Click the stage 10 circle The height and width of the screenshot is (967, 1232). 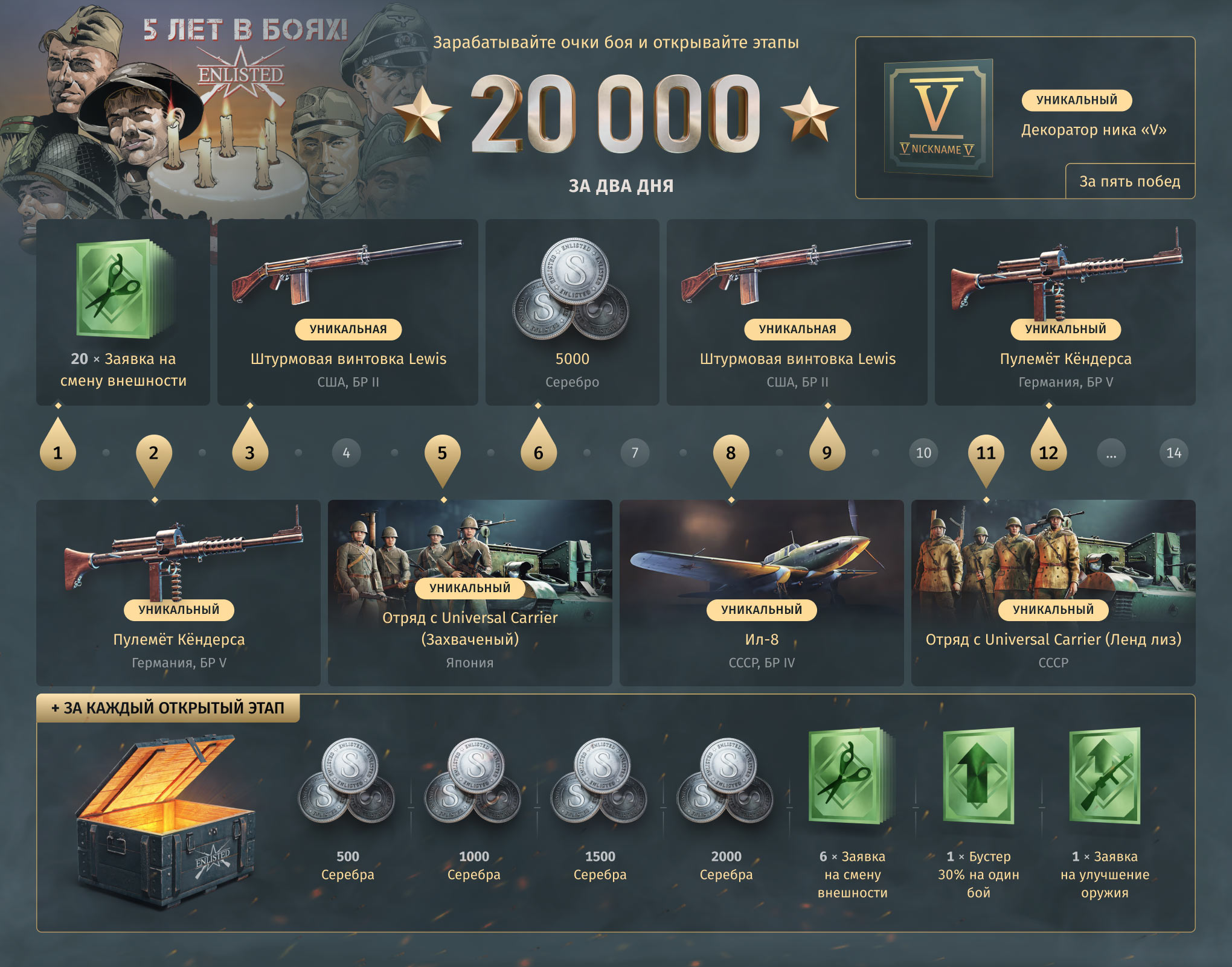(x=923, y=453)
